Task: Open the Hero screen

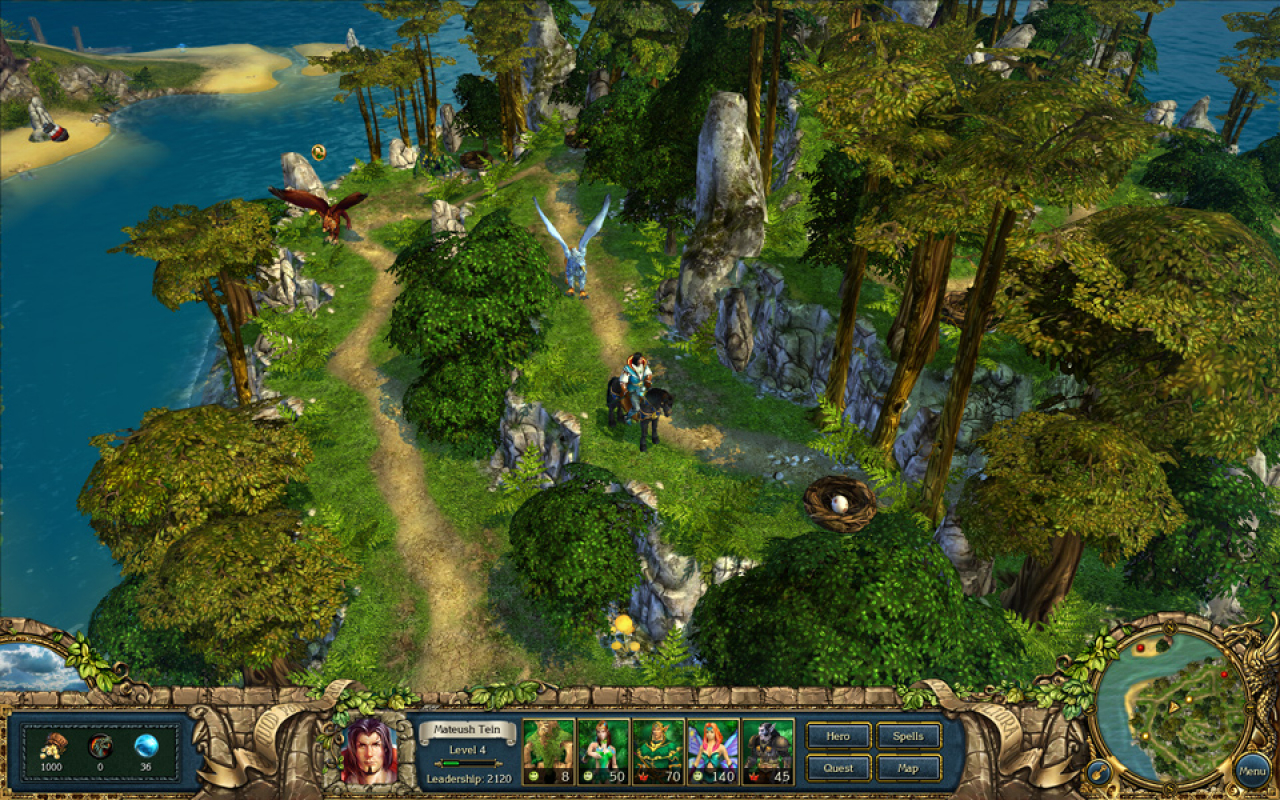Action: pyautogui.click(x=838, y=737)
